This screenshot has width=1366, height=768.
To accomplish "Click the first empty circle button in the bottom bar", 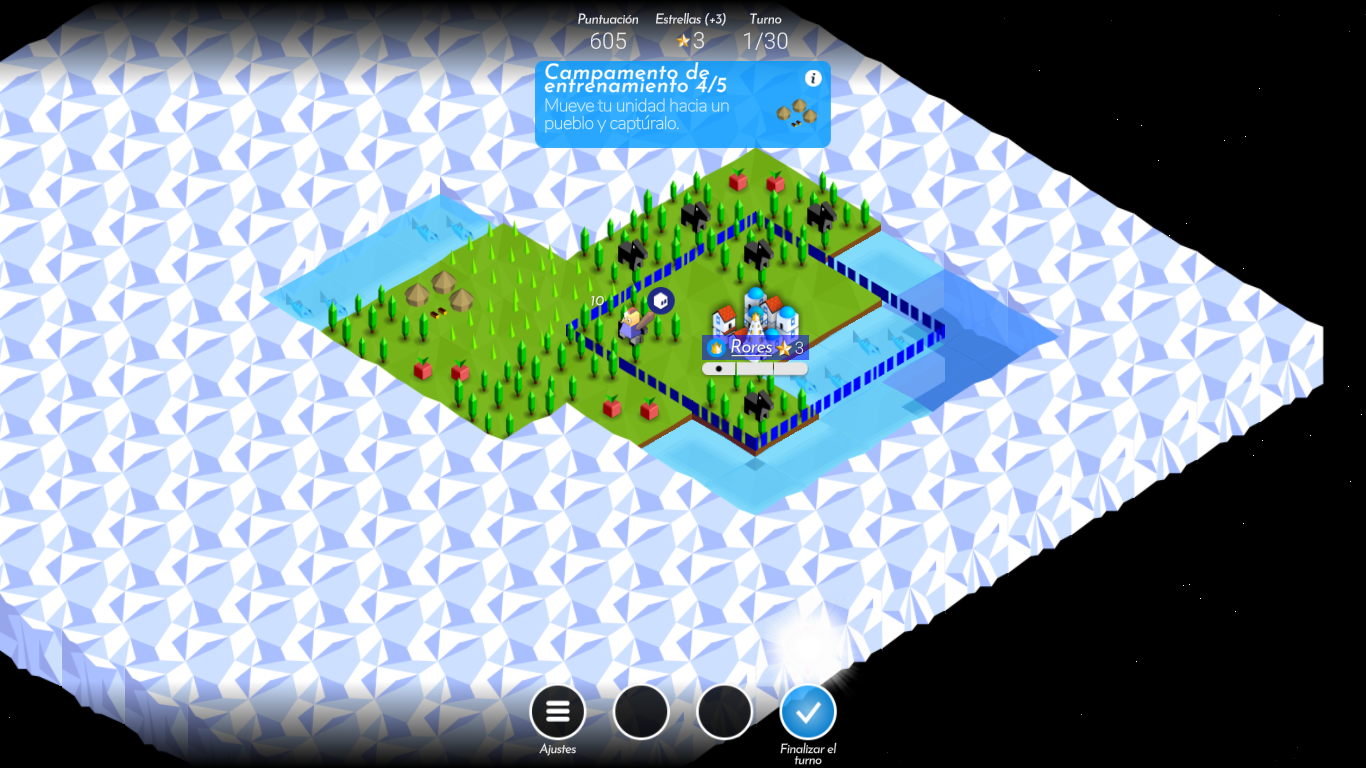I will point(641,711).
